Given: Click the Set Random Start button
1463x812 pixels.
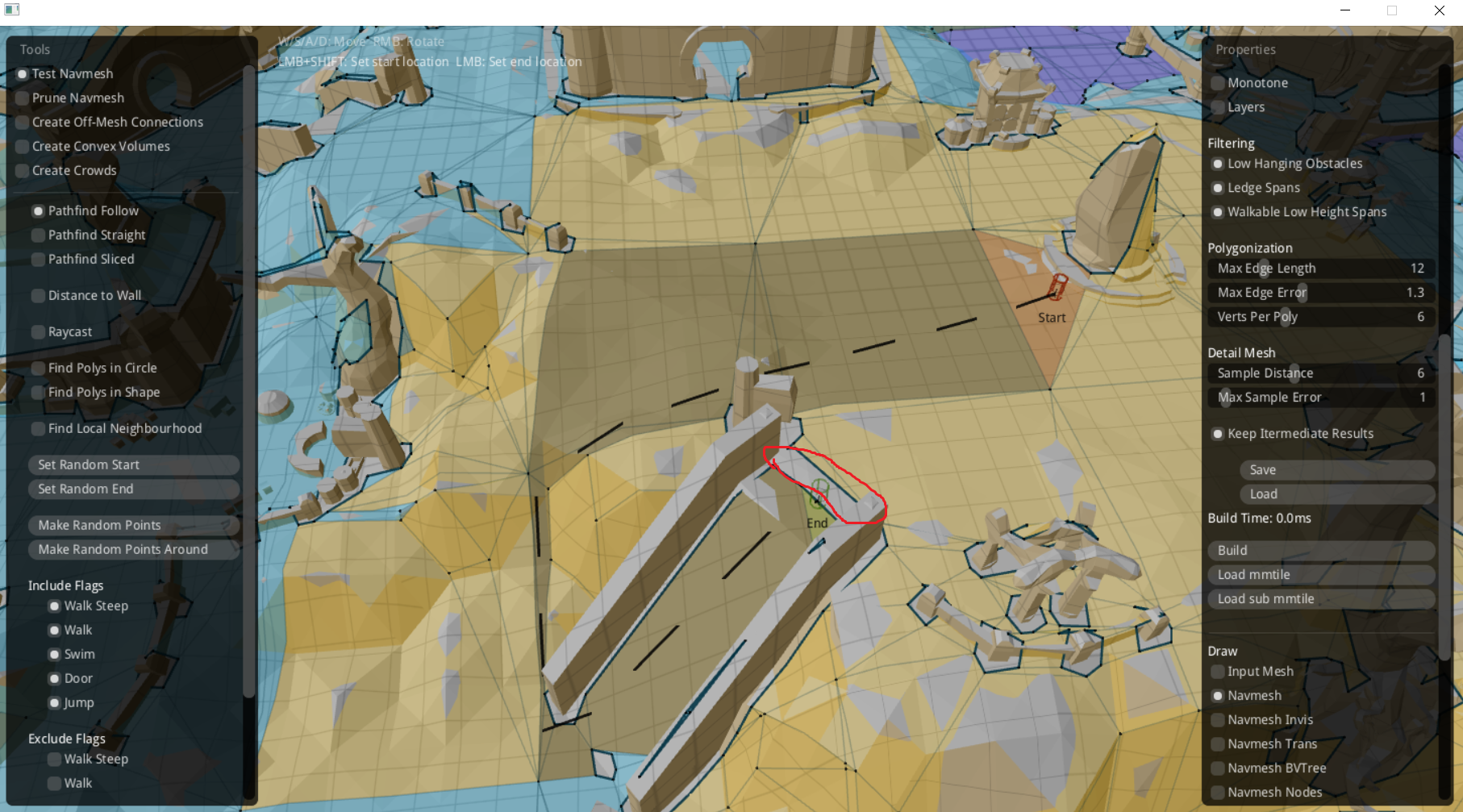Looking at the screenshot, I should tap(133, 464).
